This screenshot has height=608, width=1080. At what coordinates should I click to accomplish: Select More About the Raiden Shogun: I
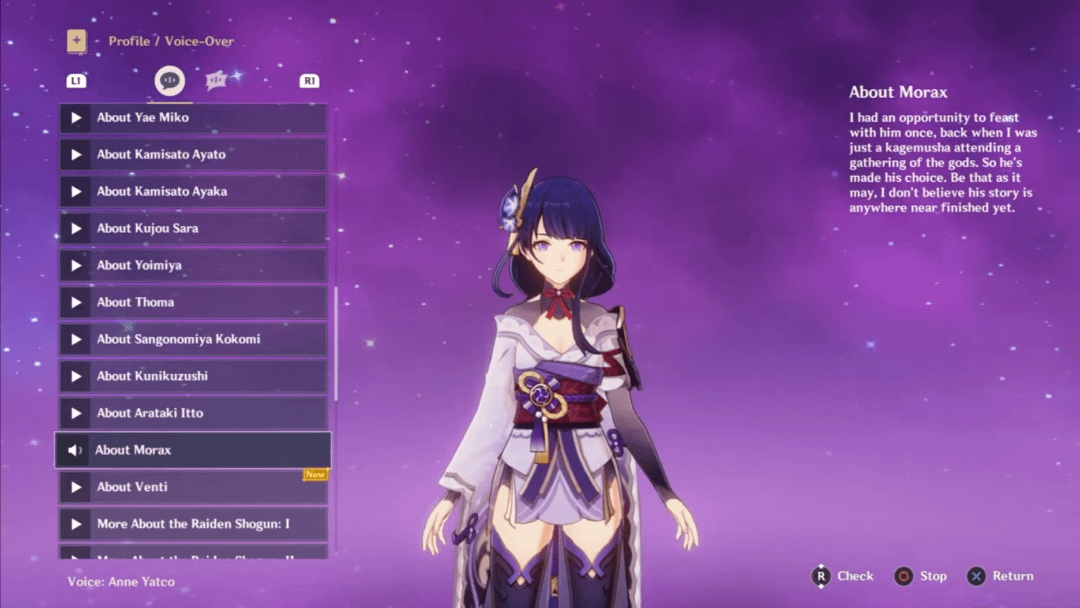pyautogui.click(x=192, y=524)
